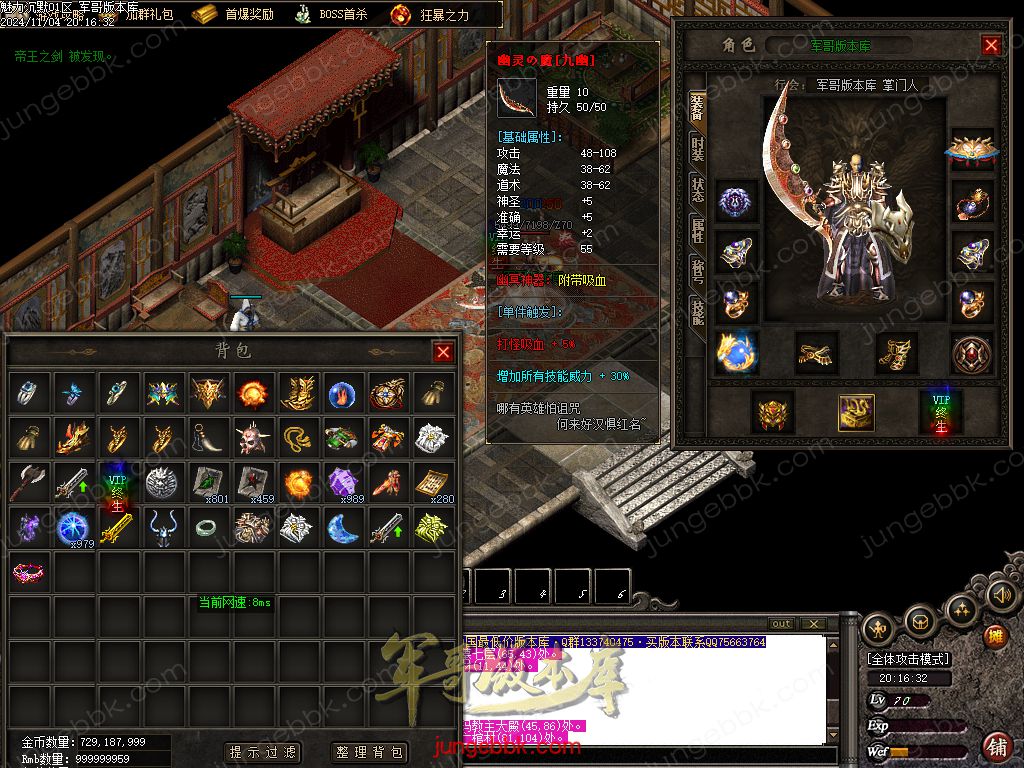The width and height of the screenshot is (1024, 768).
Task: Click the 整理背包 sort backpack button
Action: click(x=369, y=752)
